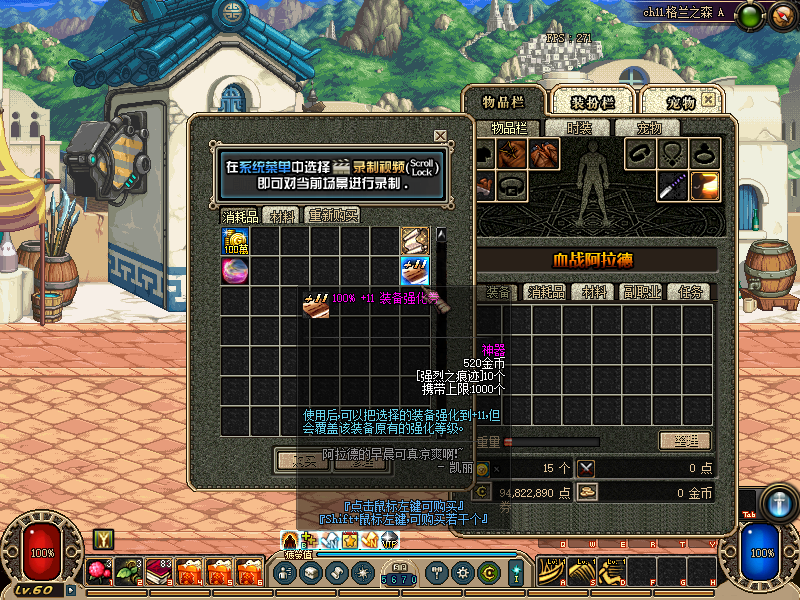The width and height of the screenshot is (800, 600).
Task: Open the 材料 shop tab
Action: pyautogui.click(x=284, y=216)
